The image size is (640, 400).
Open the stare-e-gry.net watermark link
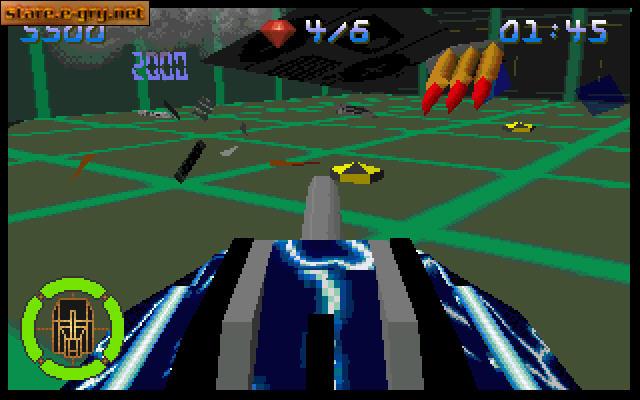(x=75, y=11)
